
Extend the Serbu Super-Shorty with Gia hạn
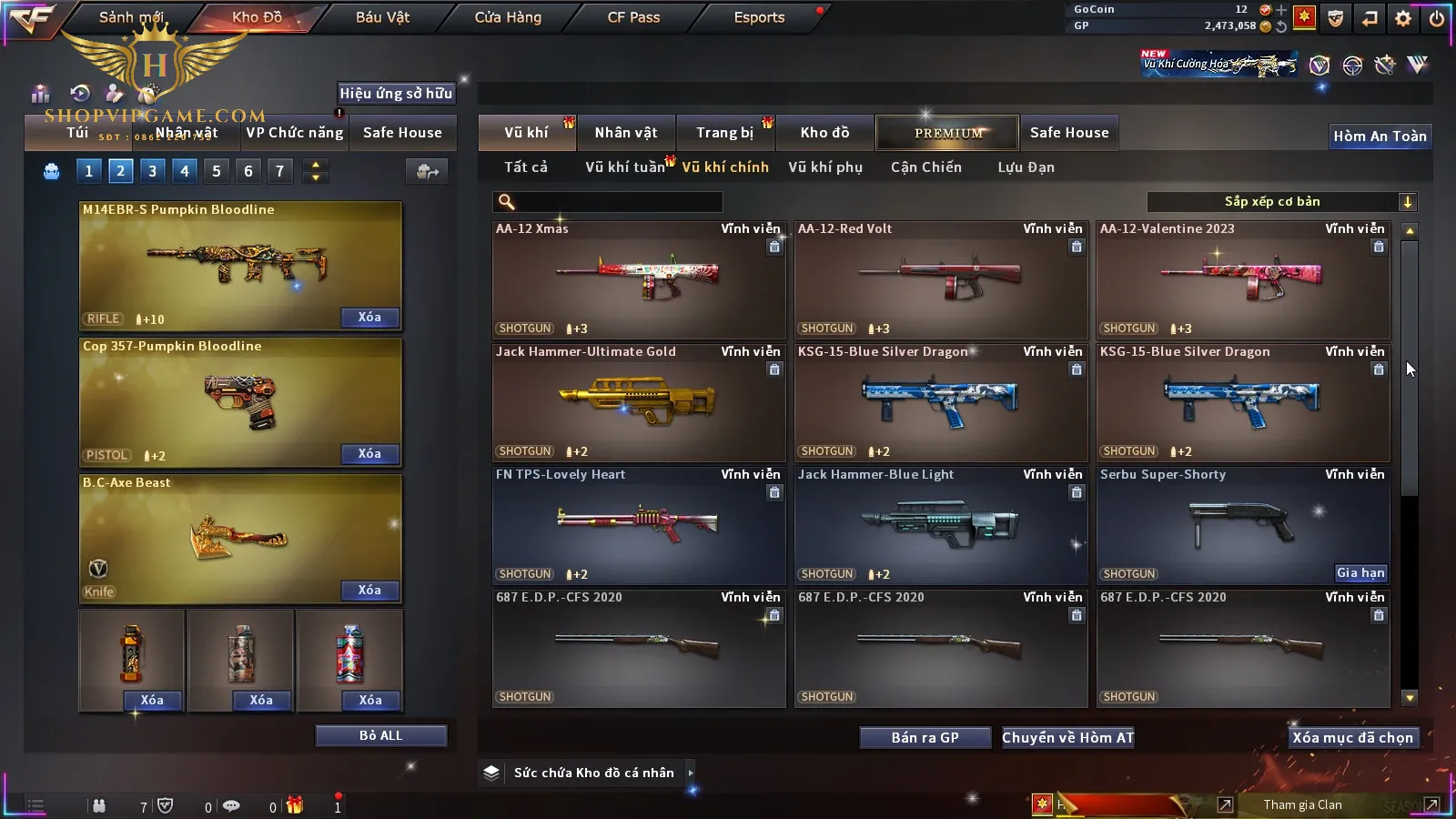(1360, 572)
